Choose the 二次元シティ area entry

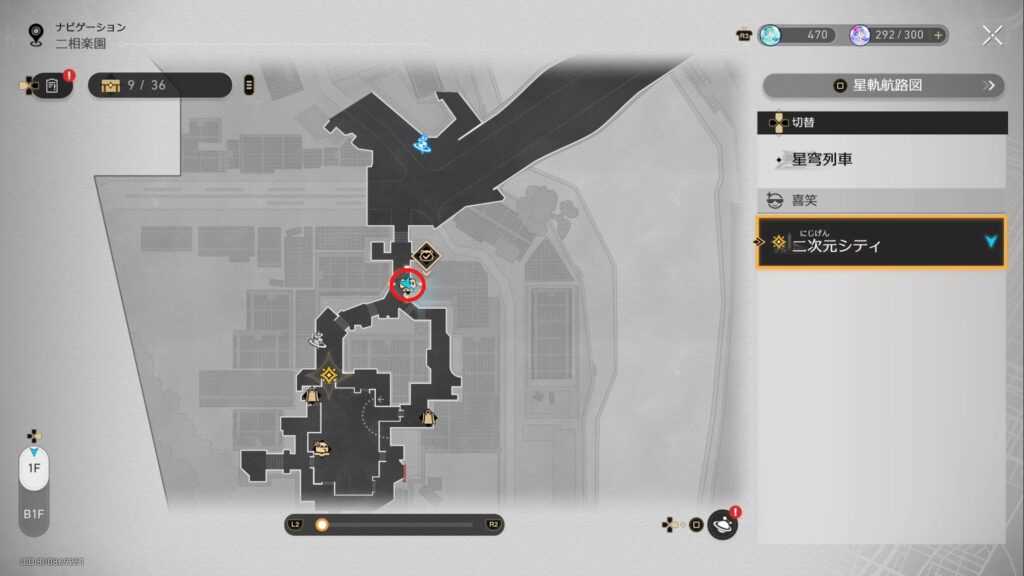click(881, 243)
